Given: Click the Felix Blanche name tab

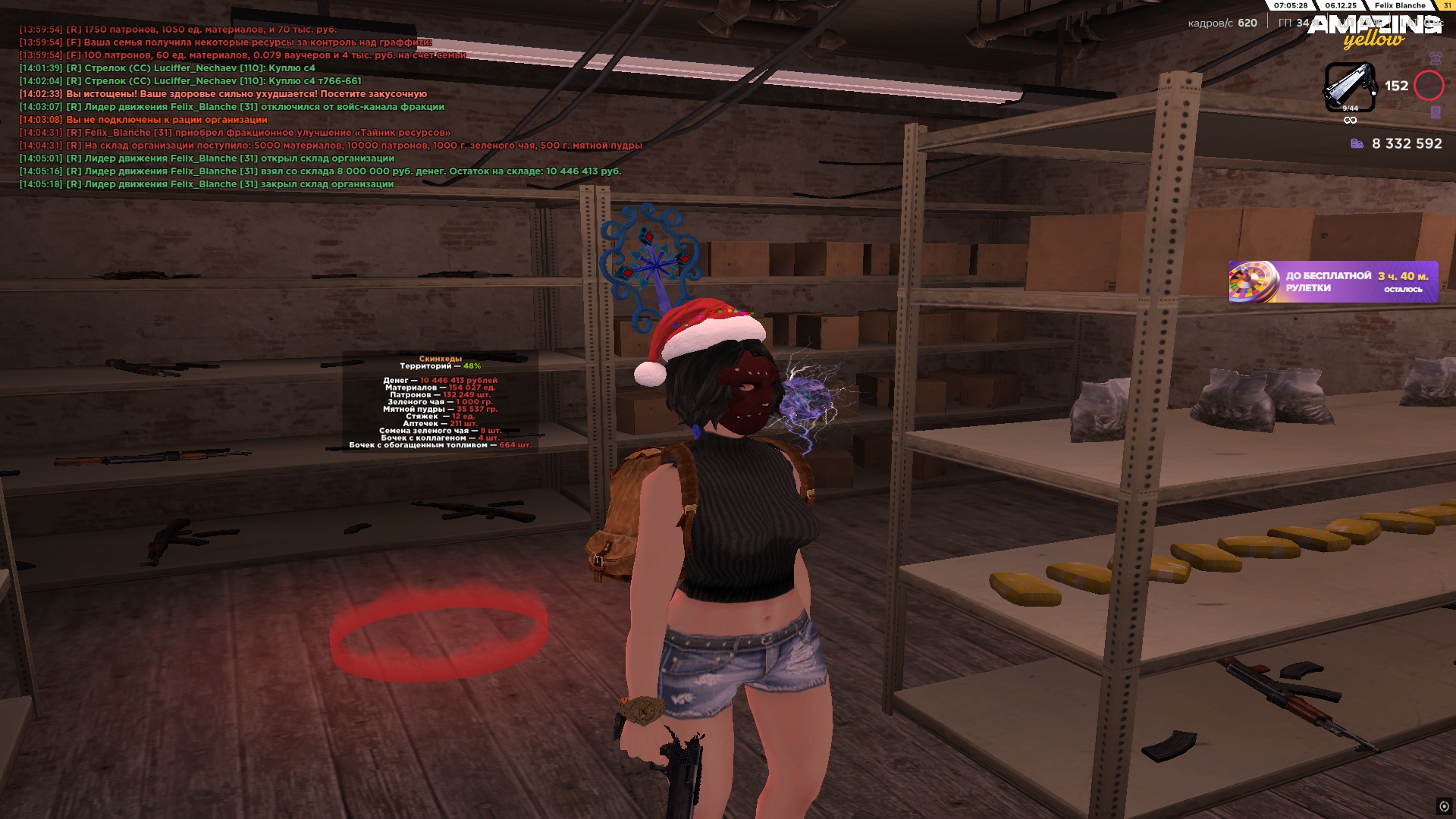Looking at the screenshot, I should [x=1400, y=5].
